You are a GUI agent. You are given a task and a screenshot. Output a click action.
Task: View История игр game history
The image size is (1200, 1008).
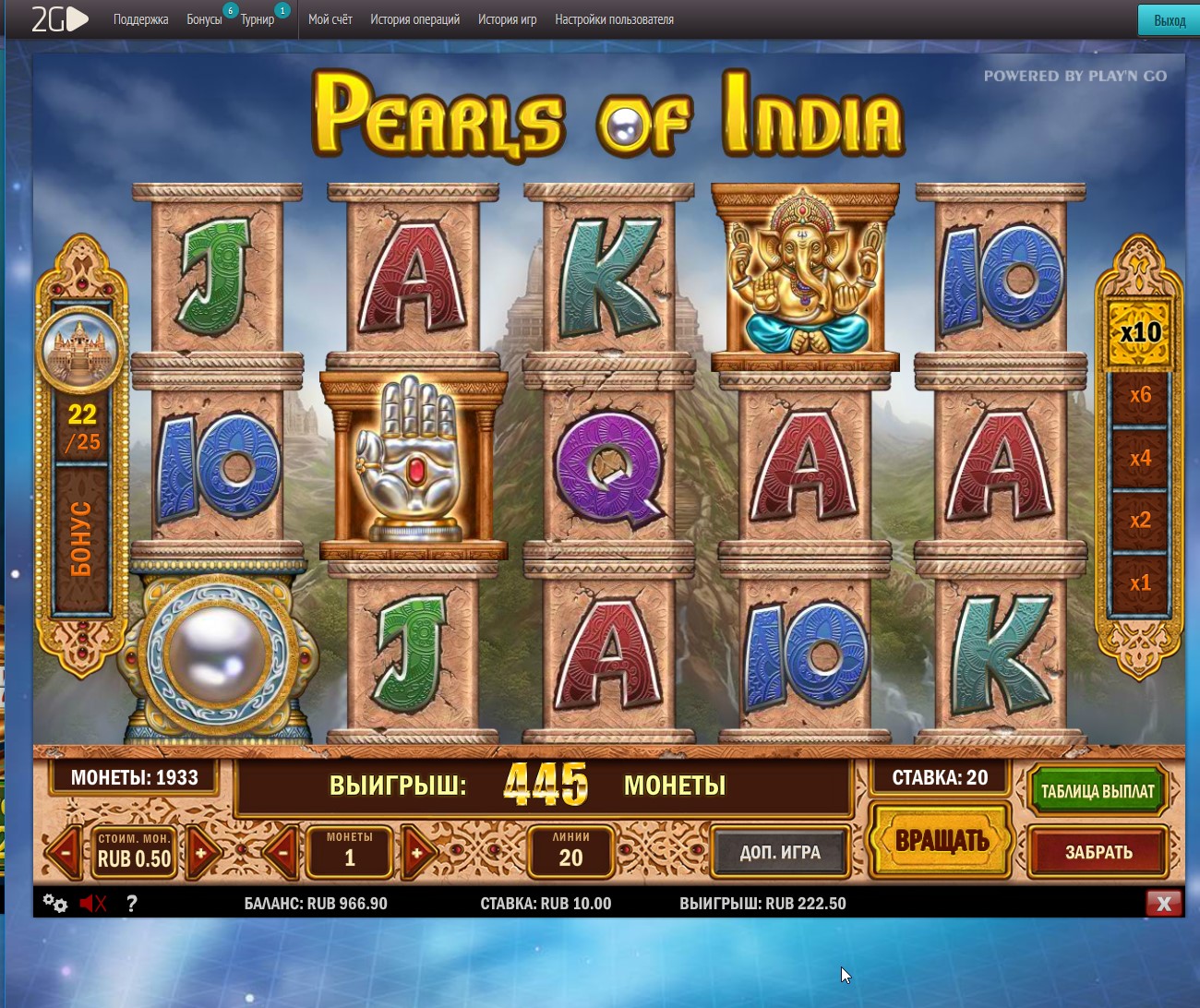point(507,19)
